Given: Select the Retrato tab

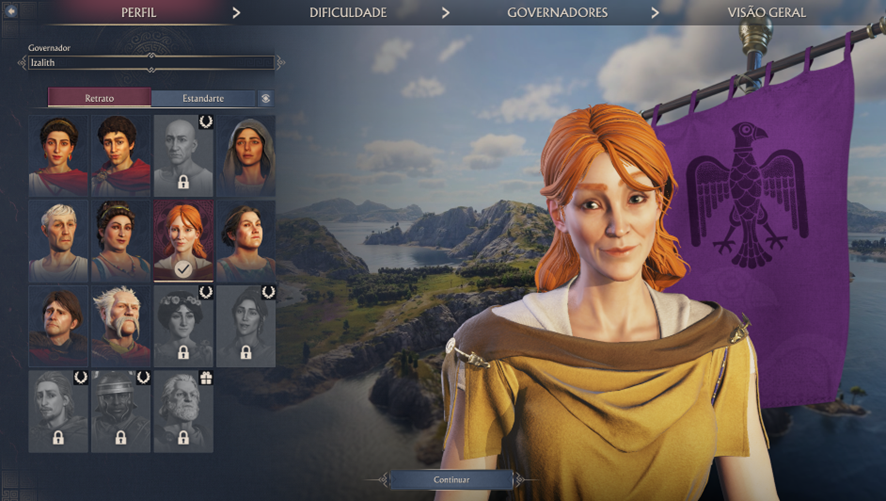Looking at the screenshot, I should coord(100,99).
